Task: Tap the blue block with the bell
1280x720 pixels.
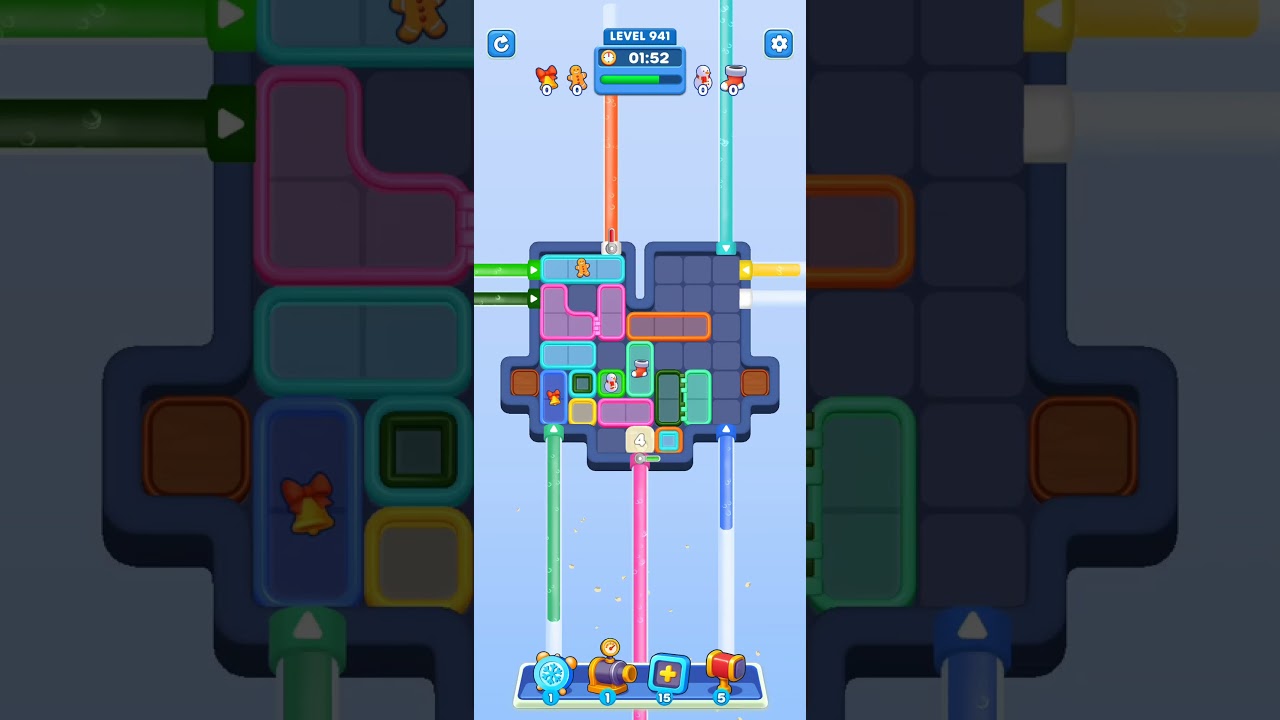Action: (553, 397)
